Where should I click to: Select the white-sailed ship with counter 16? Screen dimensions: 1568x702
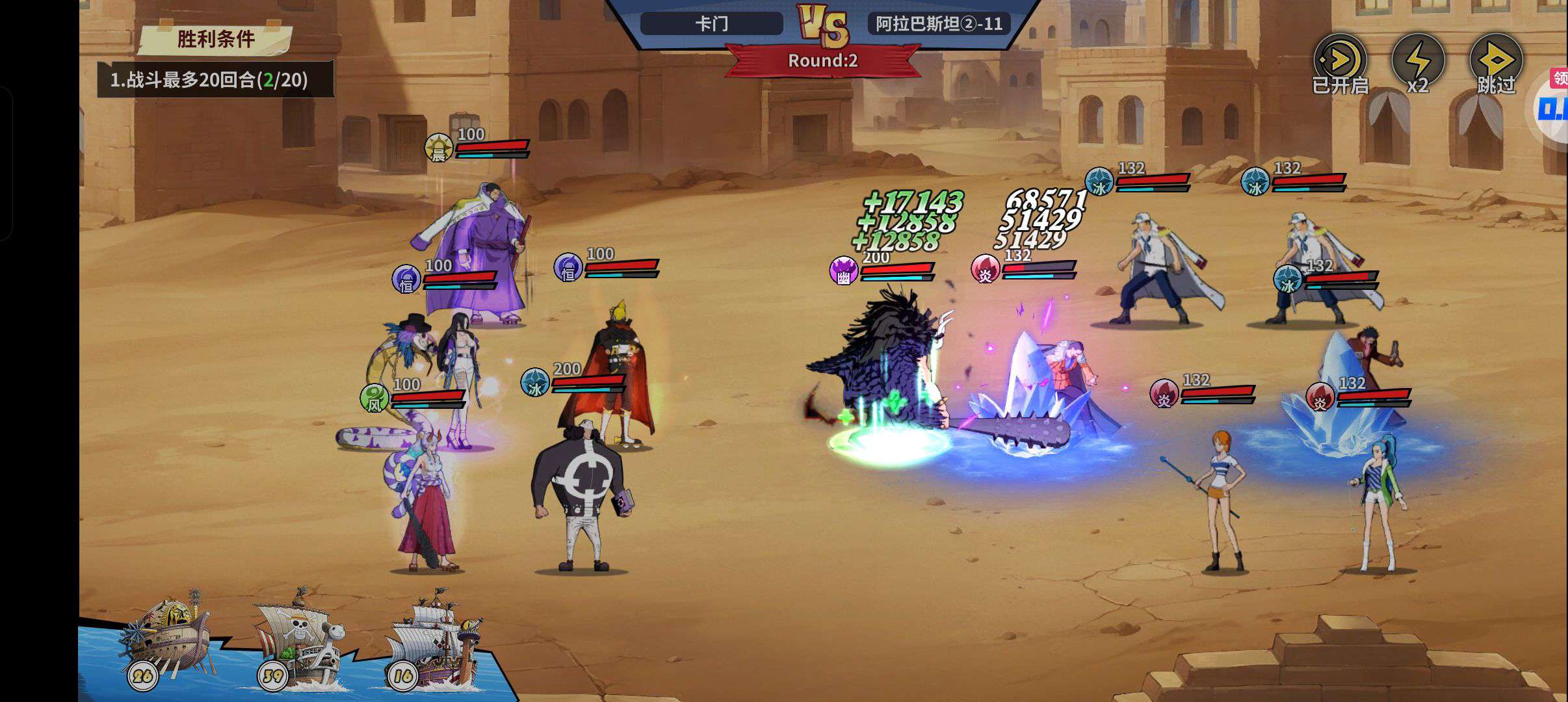pos(432,640)
